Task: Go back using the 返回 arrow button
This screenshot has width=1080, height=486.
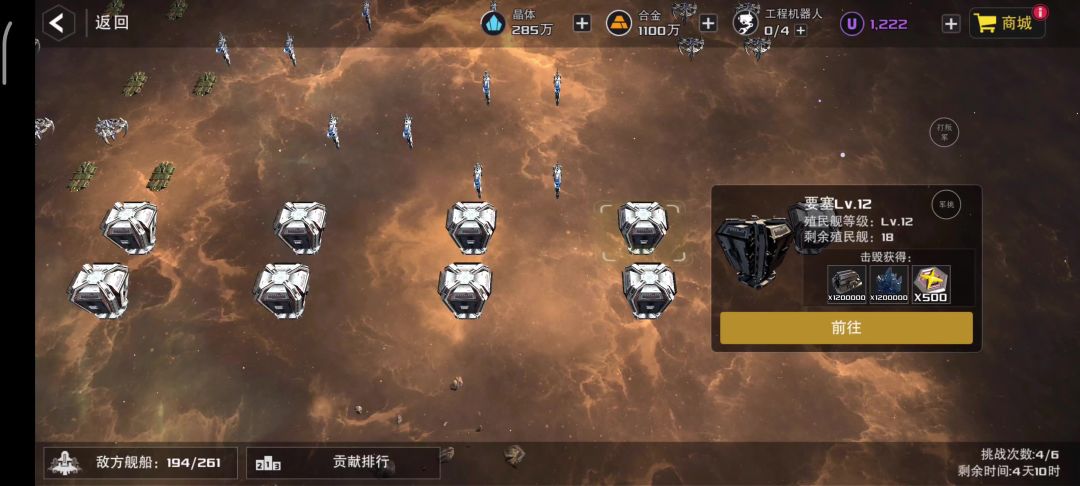Action: (59, 22)
